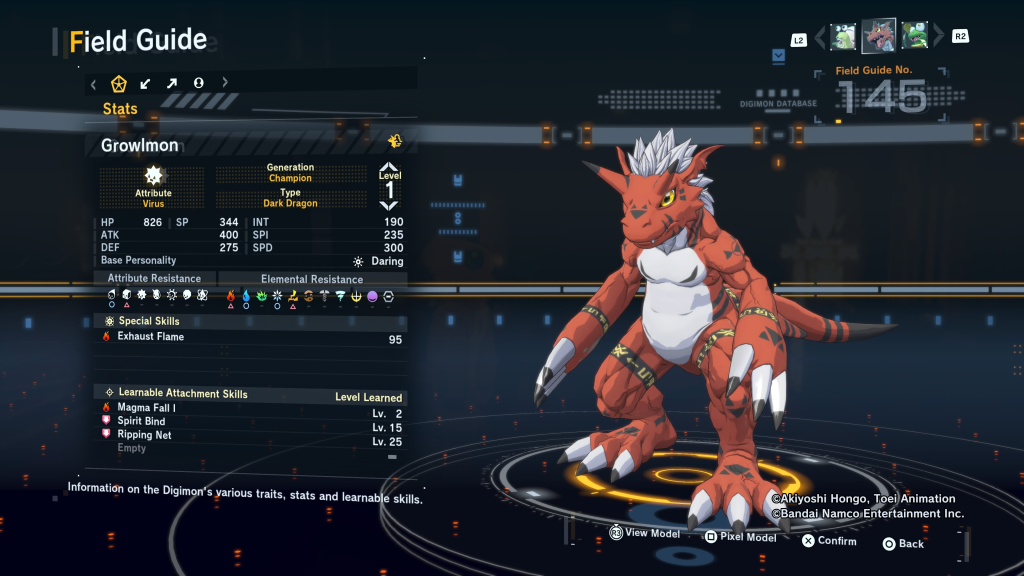This screenshot has height=576, width=1024.
Task: Decrease level with the down arrow
Action: (389, 205)
